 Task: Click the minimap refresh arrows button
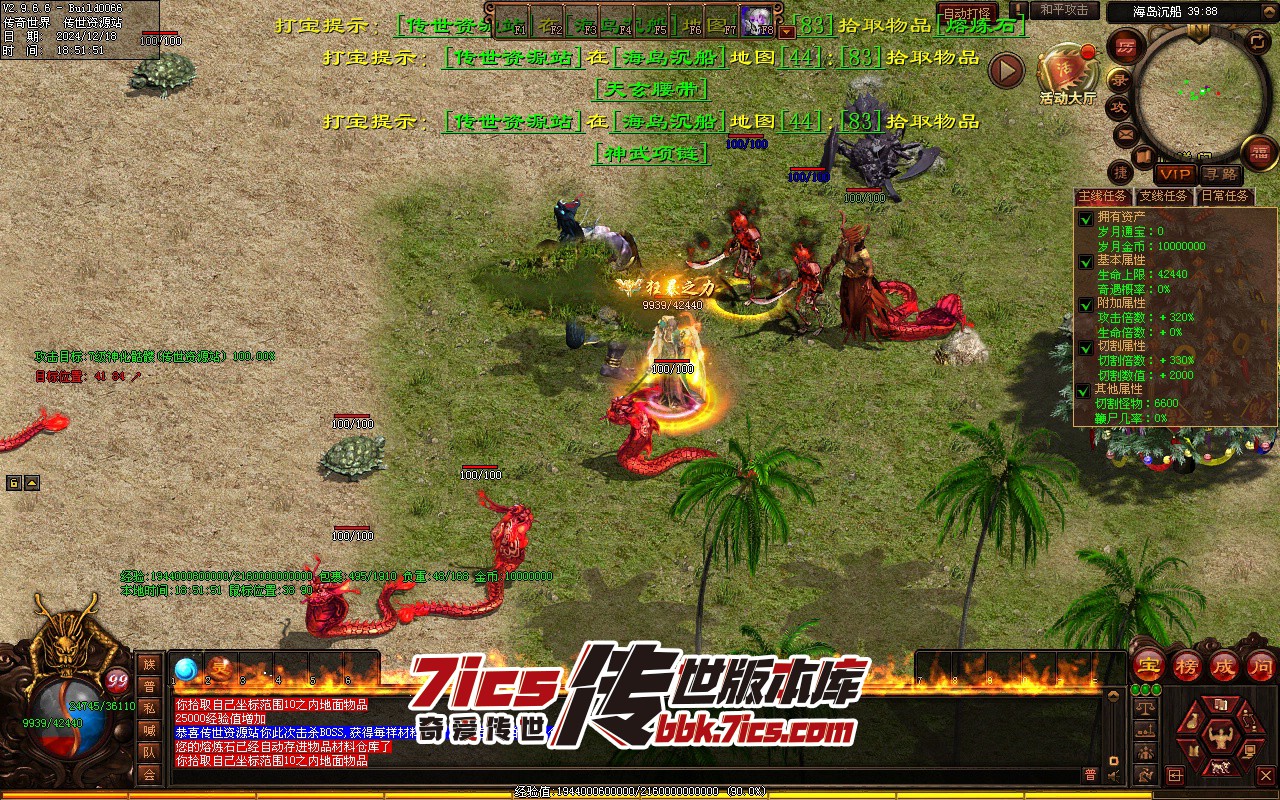[1258, 41]
